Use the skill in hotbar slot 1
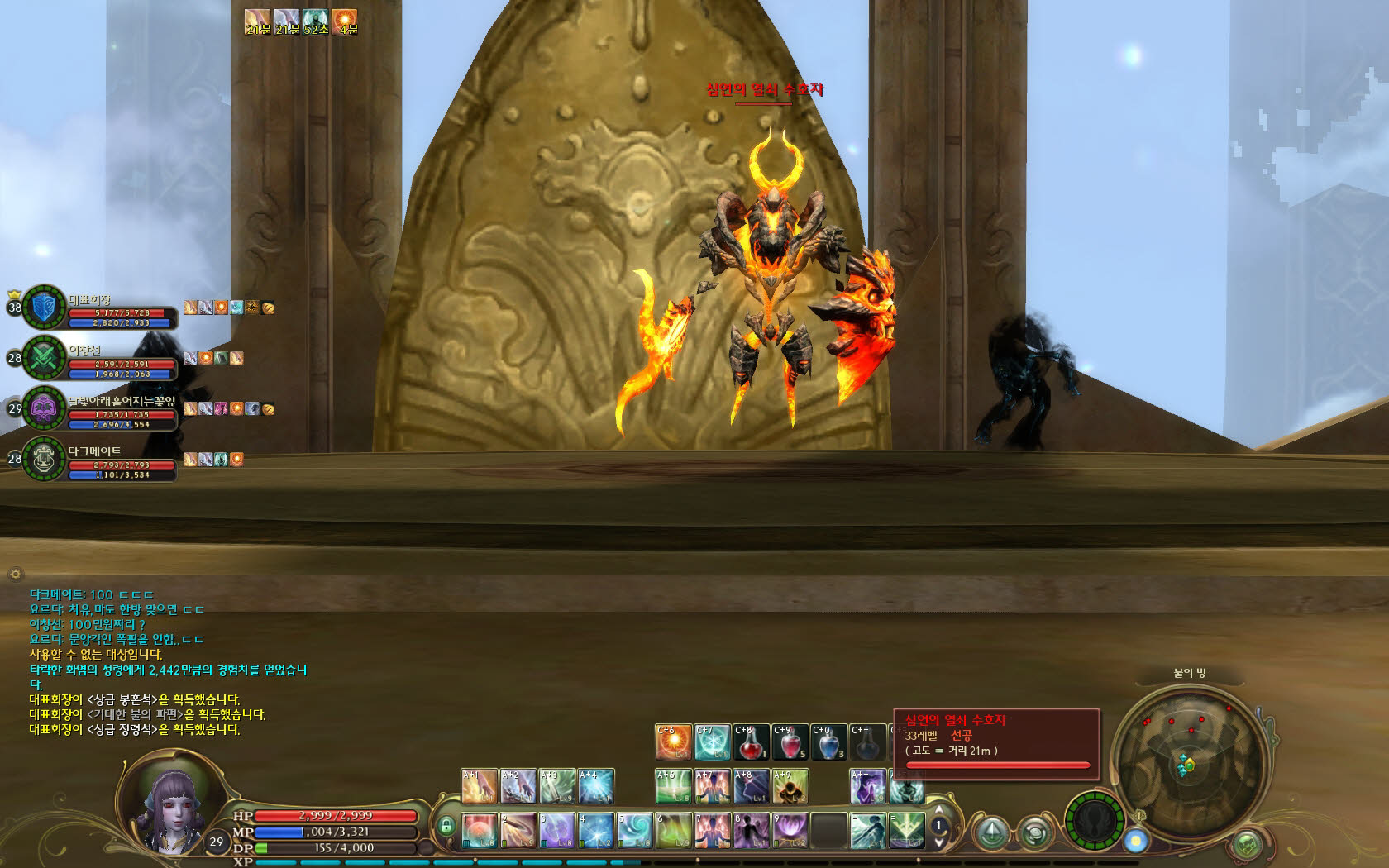 (x=480, y=831)
